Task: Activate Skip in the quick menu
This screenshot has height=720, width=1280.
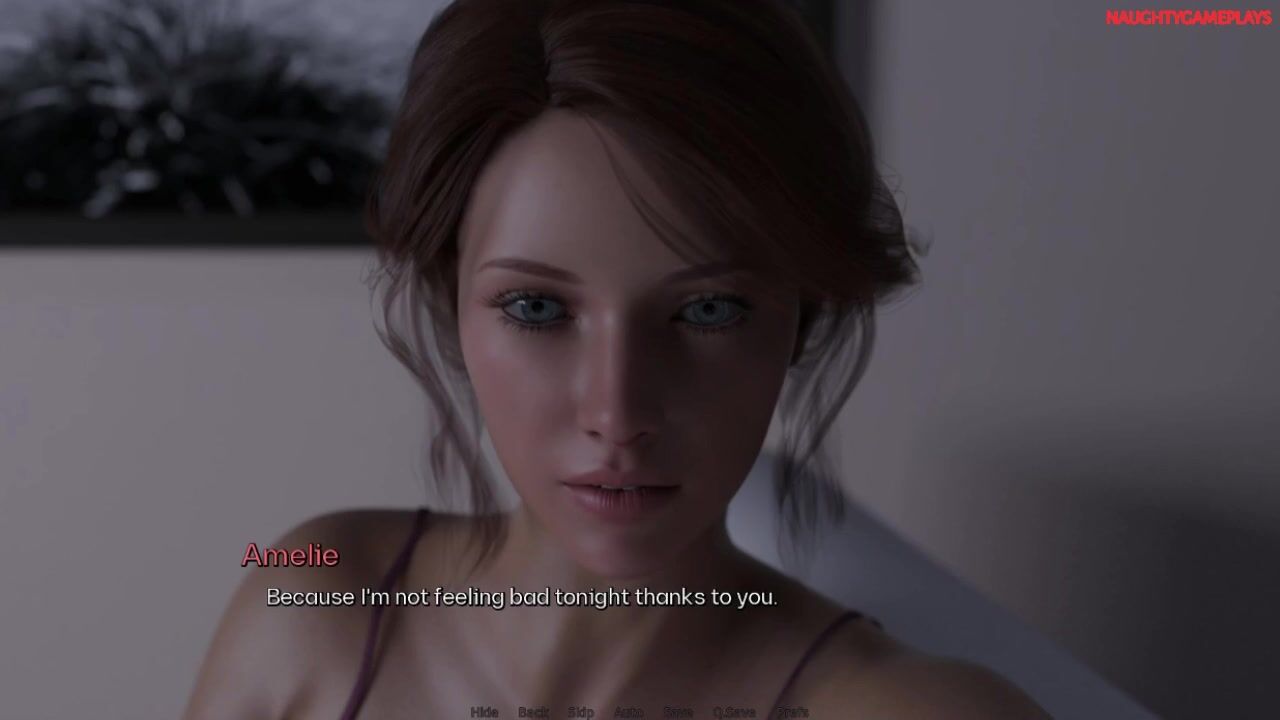Action: 581,712
